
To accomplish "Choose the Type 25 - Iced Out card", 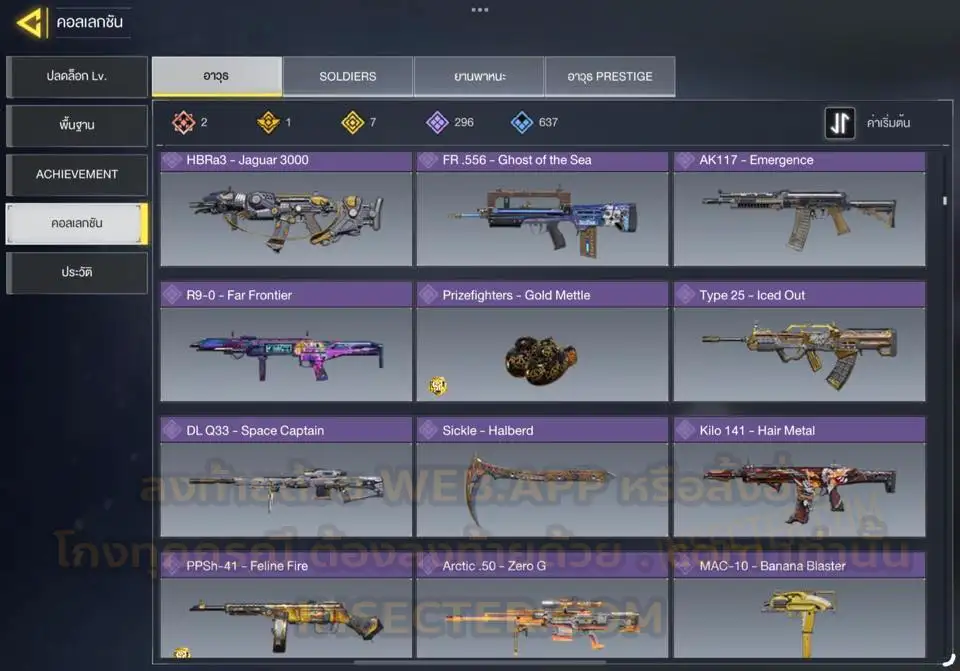I will click(799, 343).
